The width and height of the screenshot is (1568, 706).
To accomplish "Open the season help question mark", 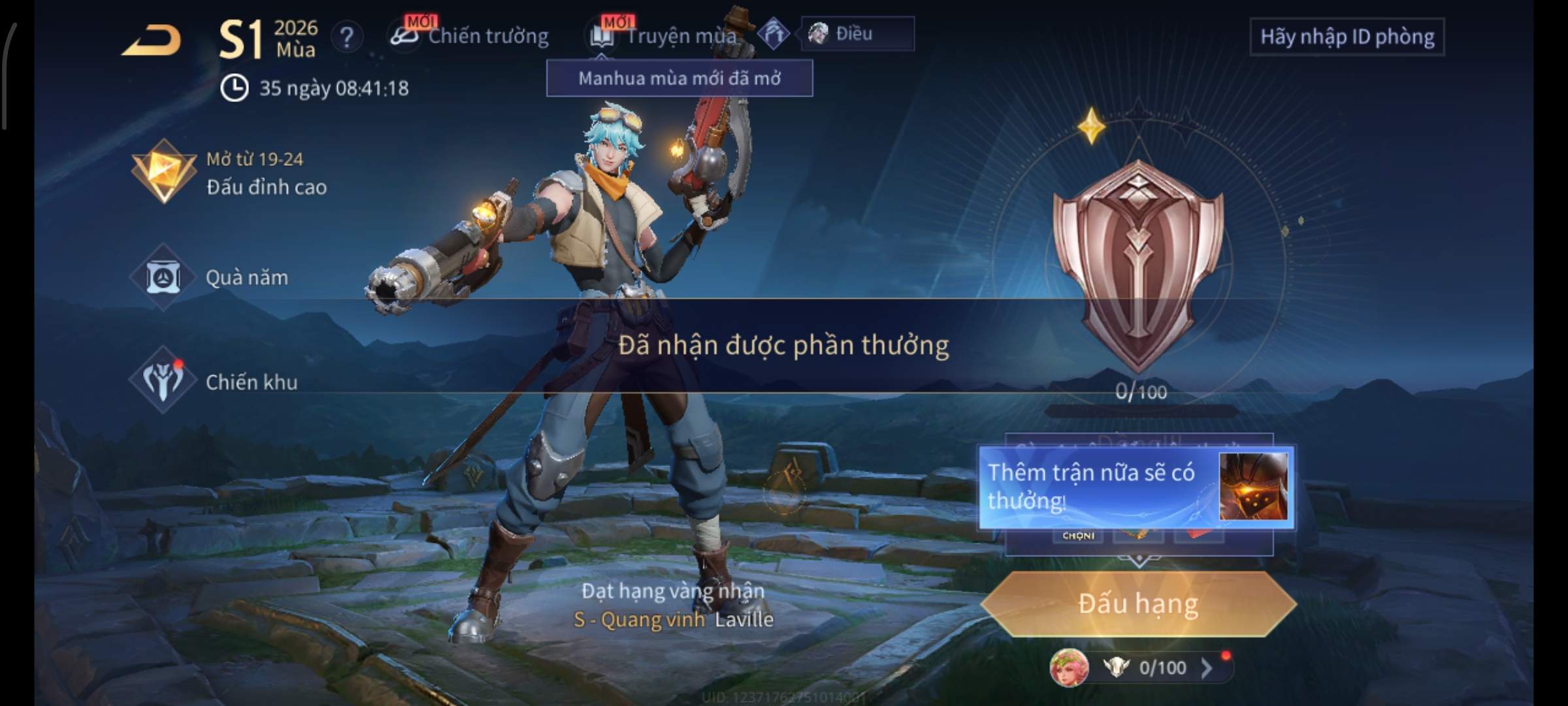I will click(346, 37).
